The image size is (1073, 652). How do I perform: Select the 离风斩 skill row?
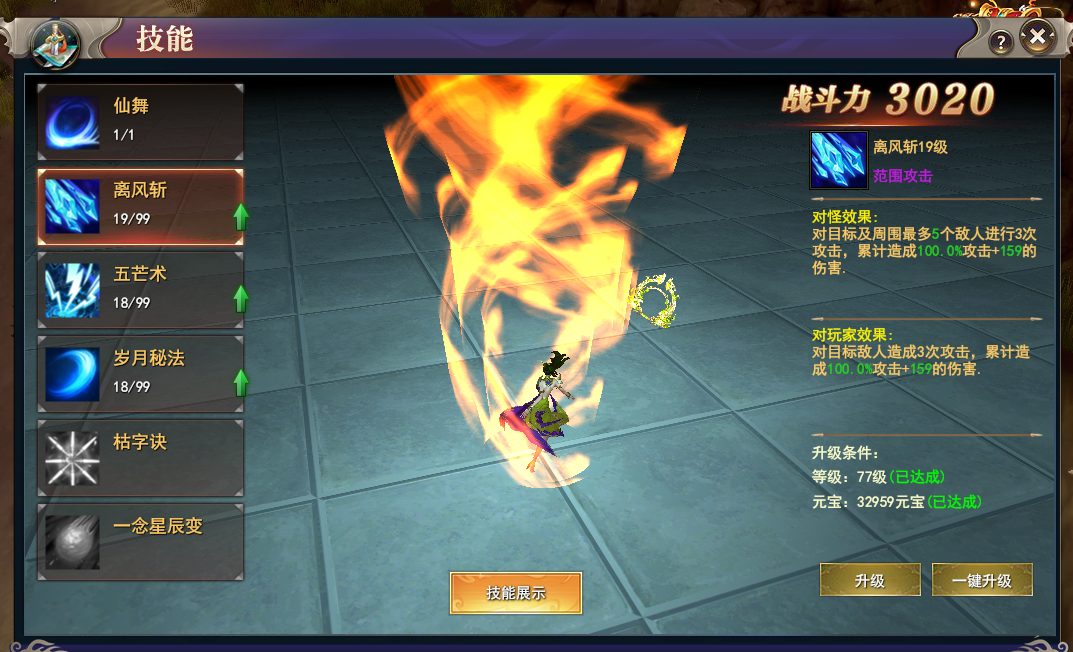(140, 205)
